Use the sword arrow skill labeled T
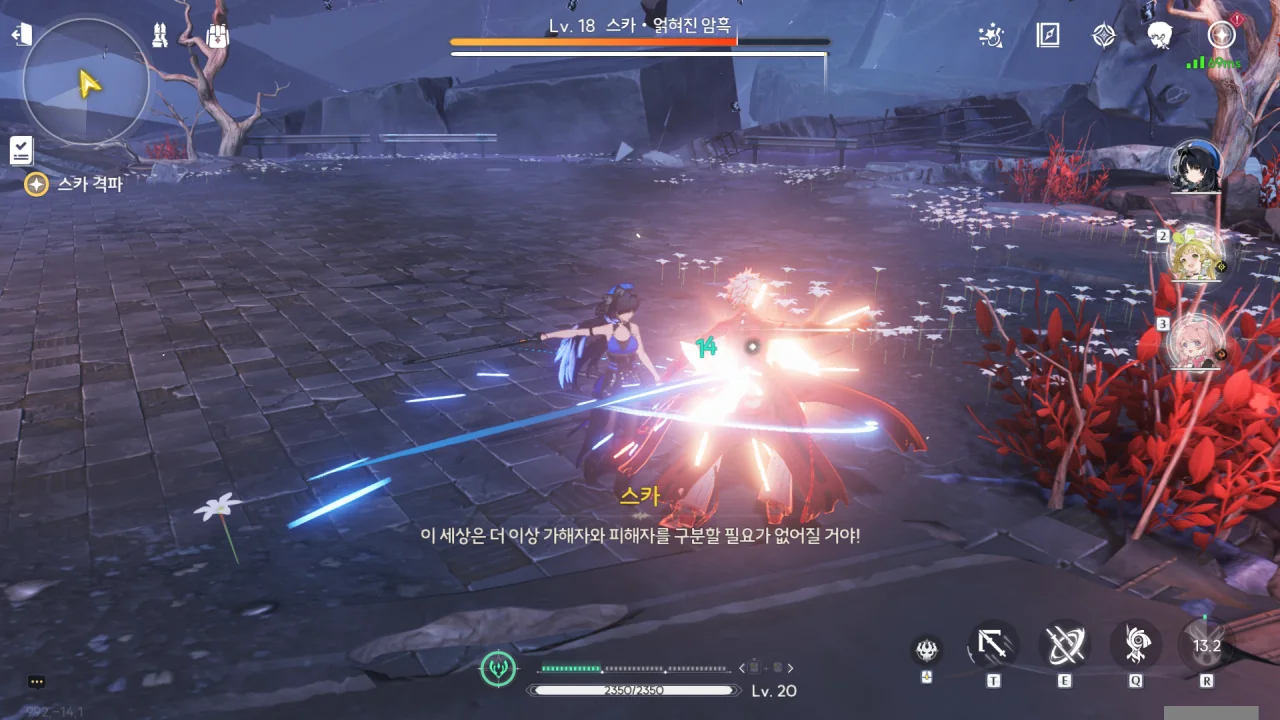The image size is (1280, 720). (993, 645)
